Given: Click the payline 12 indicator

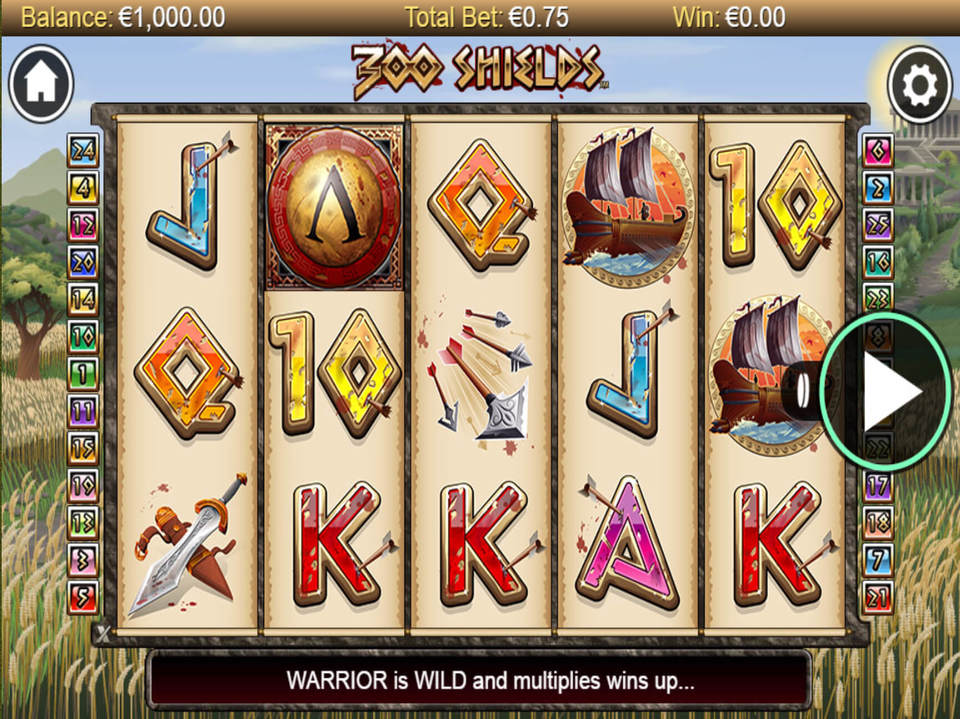Looking at the screenshot, I should point(82,224).
